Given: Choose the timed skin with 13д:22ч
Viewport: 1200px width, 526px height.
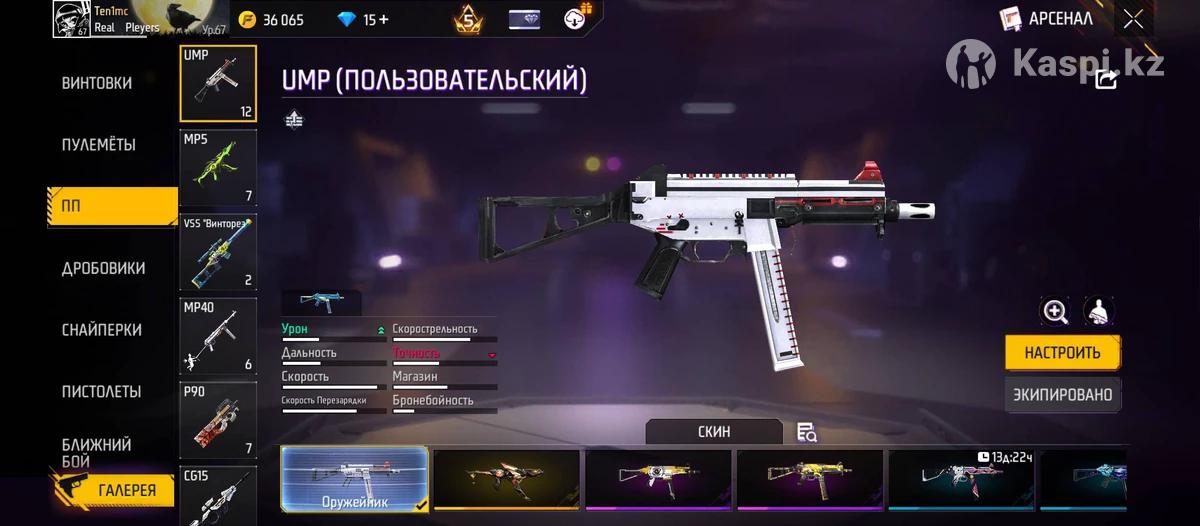Looking at the screenshot, I should click(x=960, y=480).
